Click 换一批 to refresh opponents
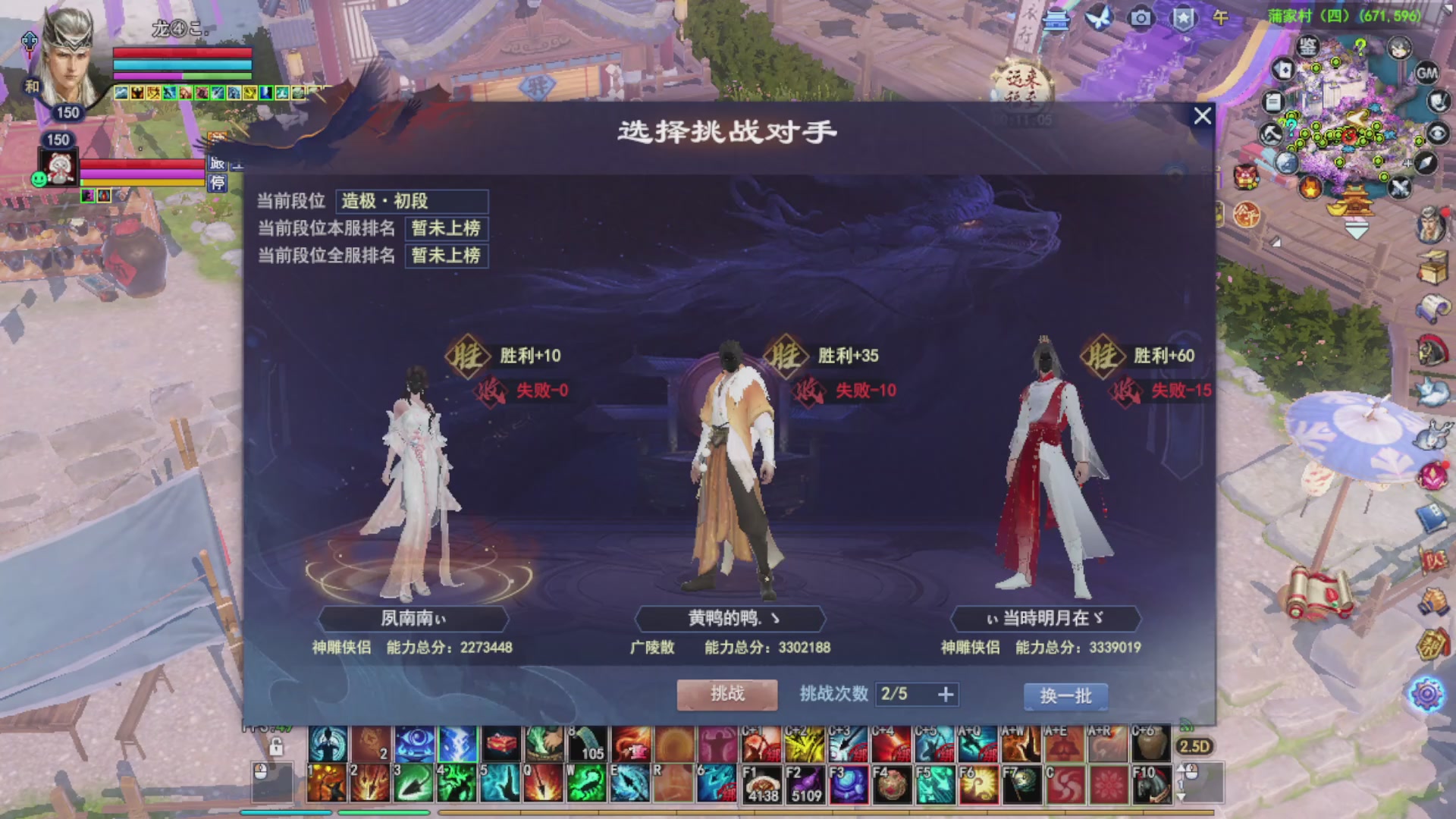Viewport: 1456px width, 819px height. 1065,695
